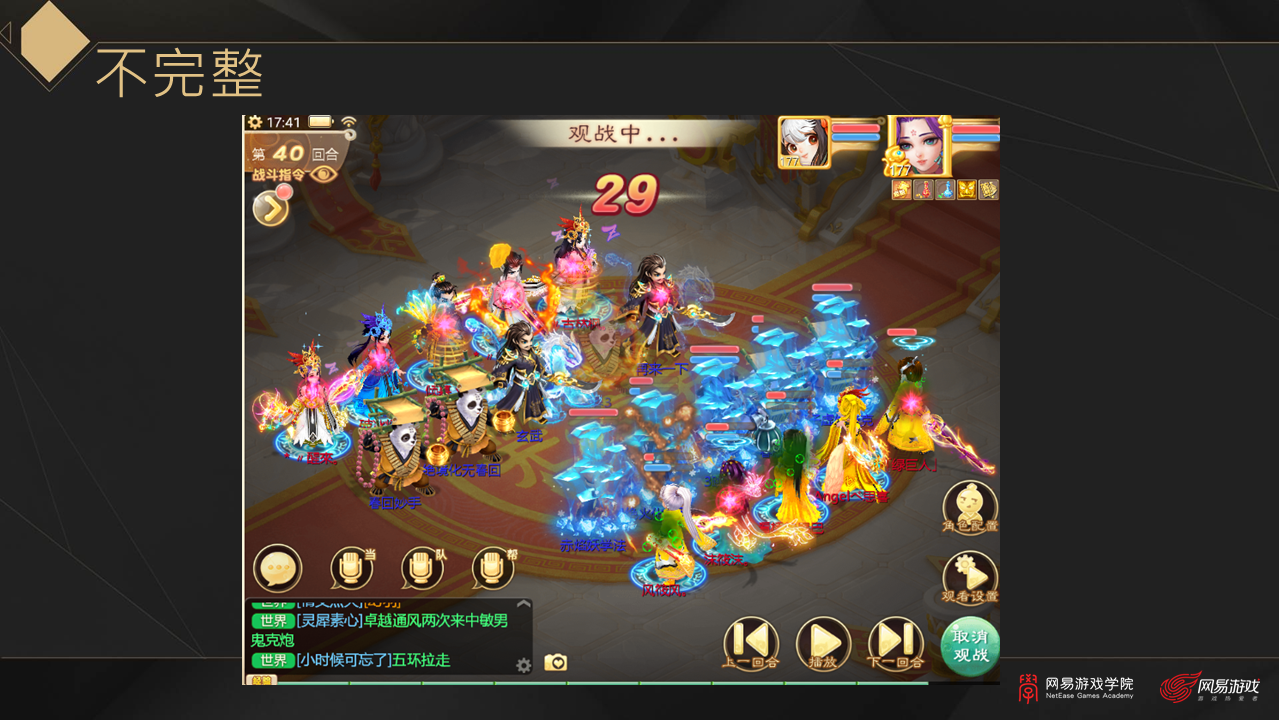This screenshot has width=1279, height=720.
Task: Go to the previous round (上一回合)
Action: [750, 642]
